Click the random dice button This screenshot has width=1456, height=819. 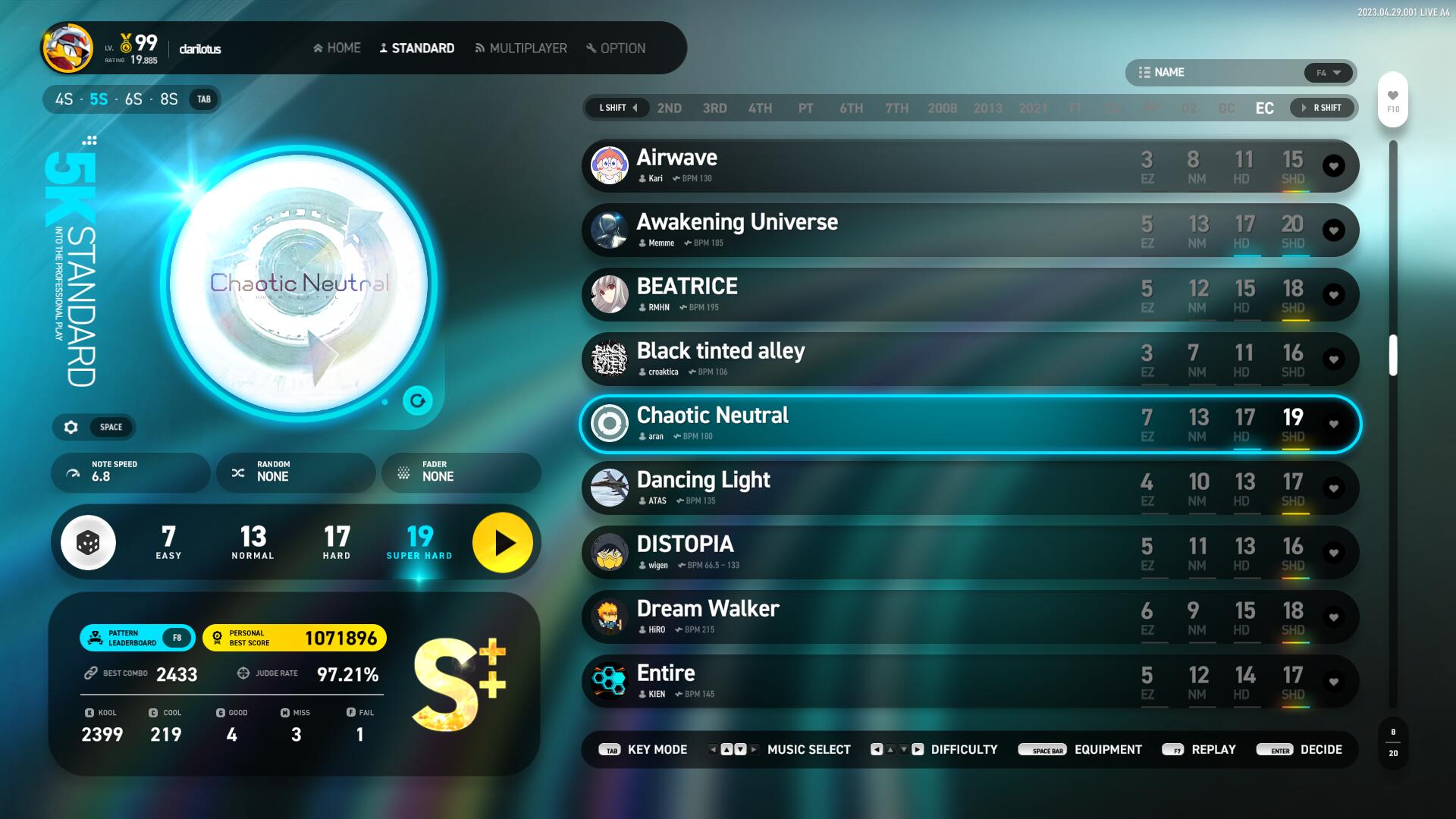point(89,543)
